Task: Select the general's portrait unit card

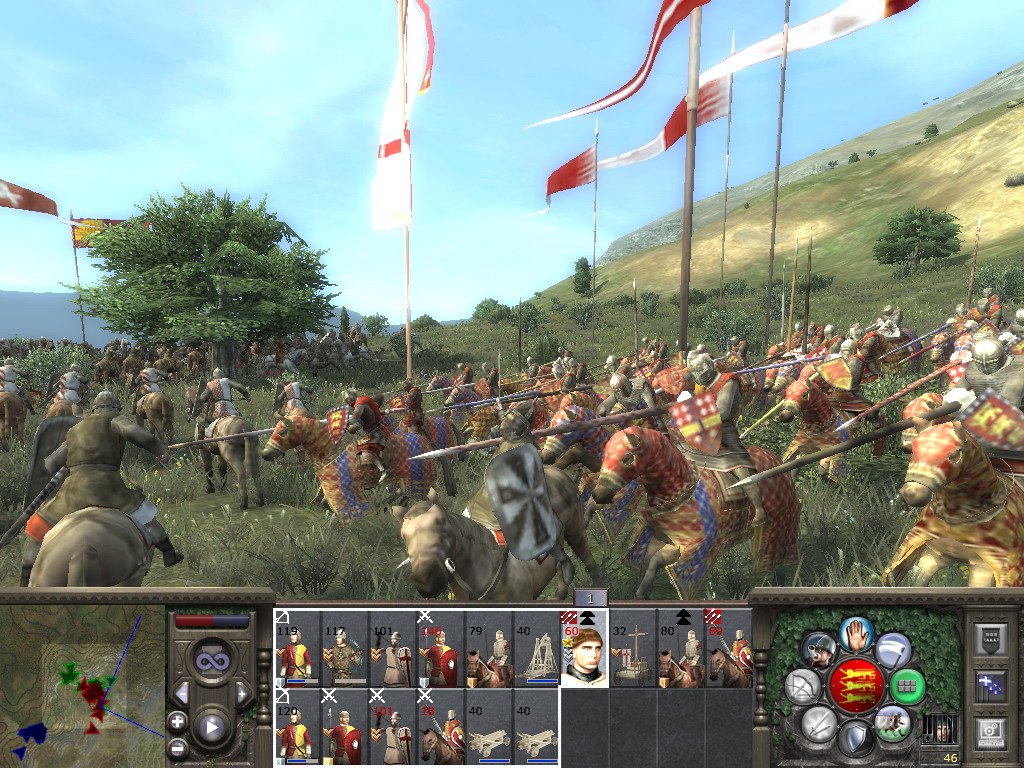Action: pyautogui.click(x=585, y=649)
